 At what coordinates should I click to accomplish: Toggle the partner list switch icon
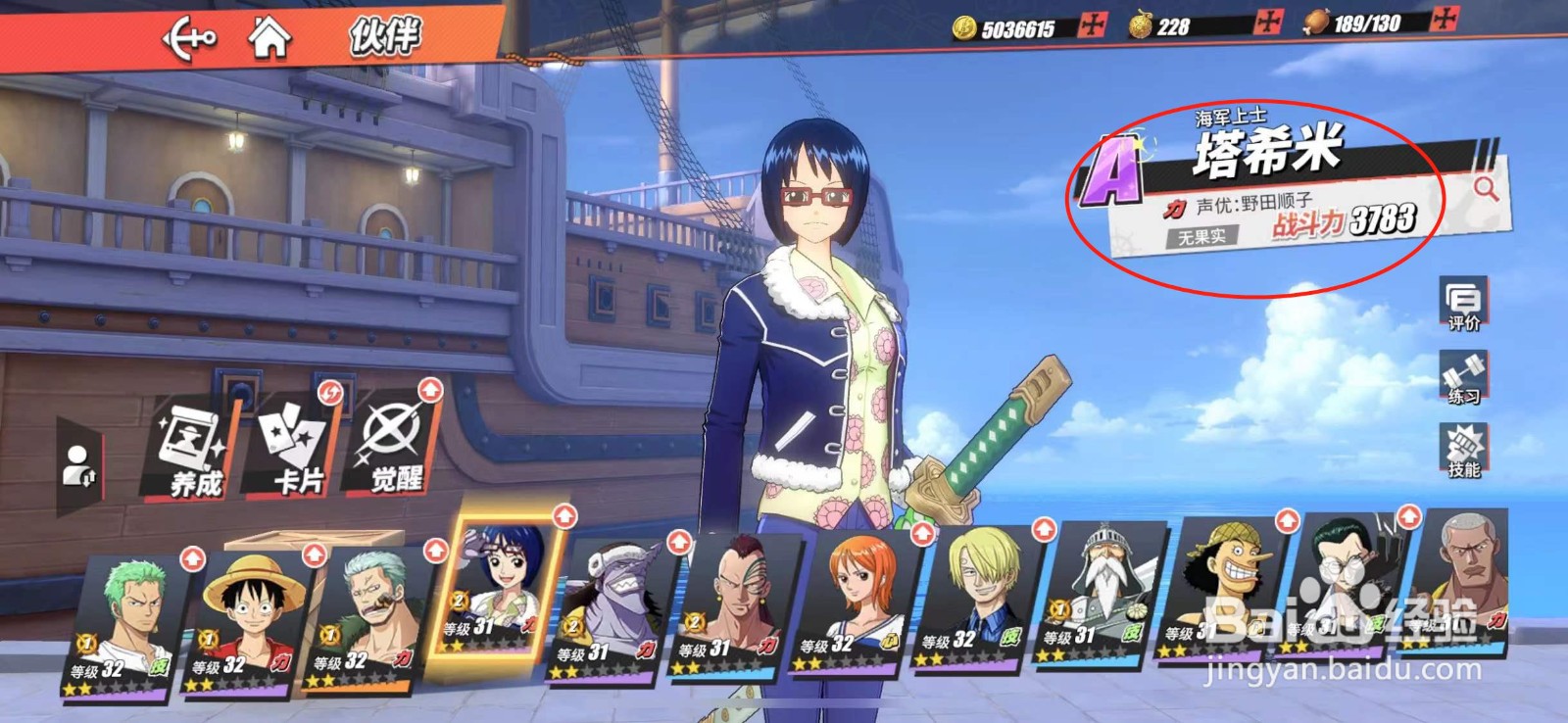pyautogui.click(x=78, y=464)
